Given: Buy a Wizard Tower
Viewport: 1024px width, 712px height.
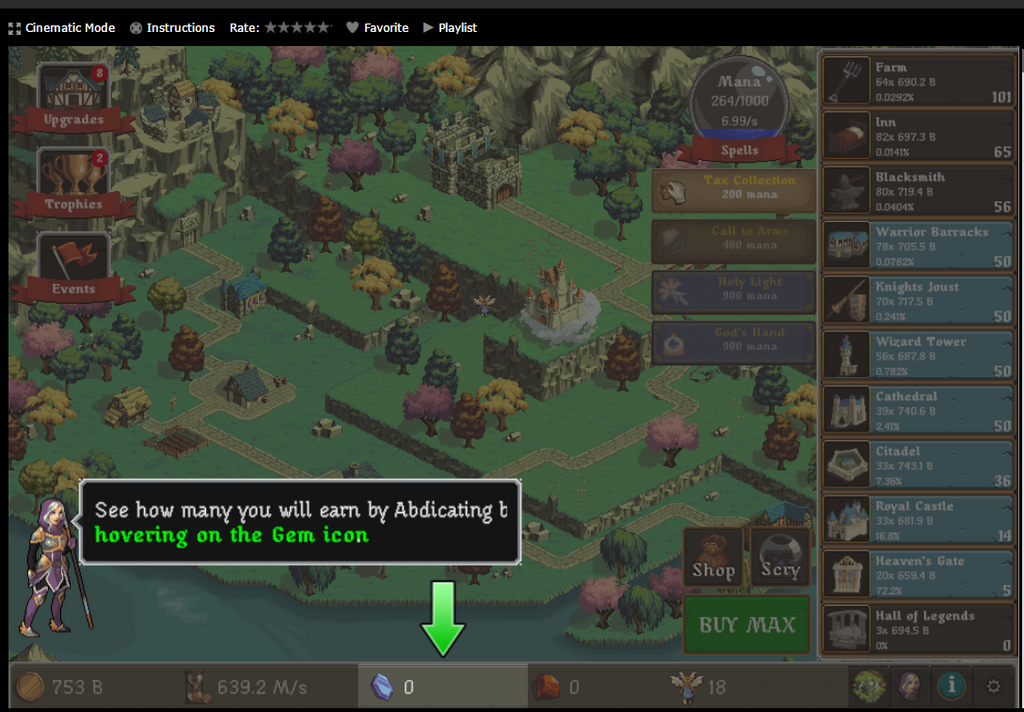Looking at the screenshot, I should 918,356.
